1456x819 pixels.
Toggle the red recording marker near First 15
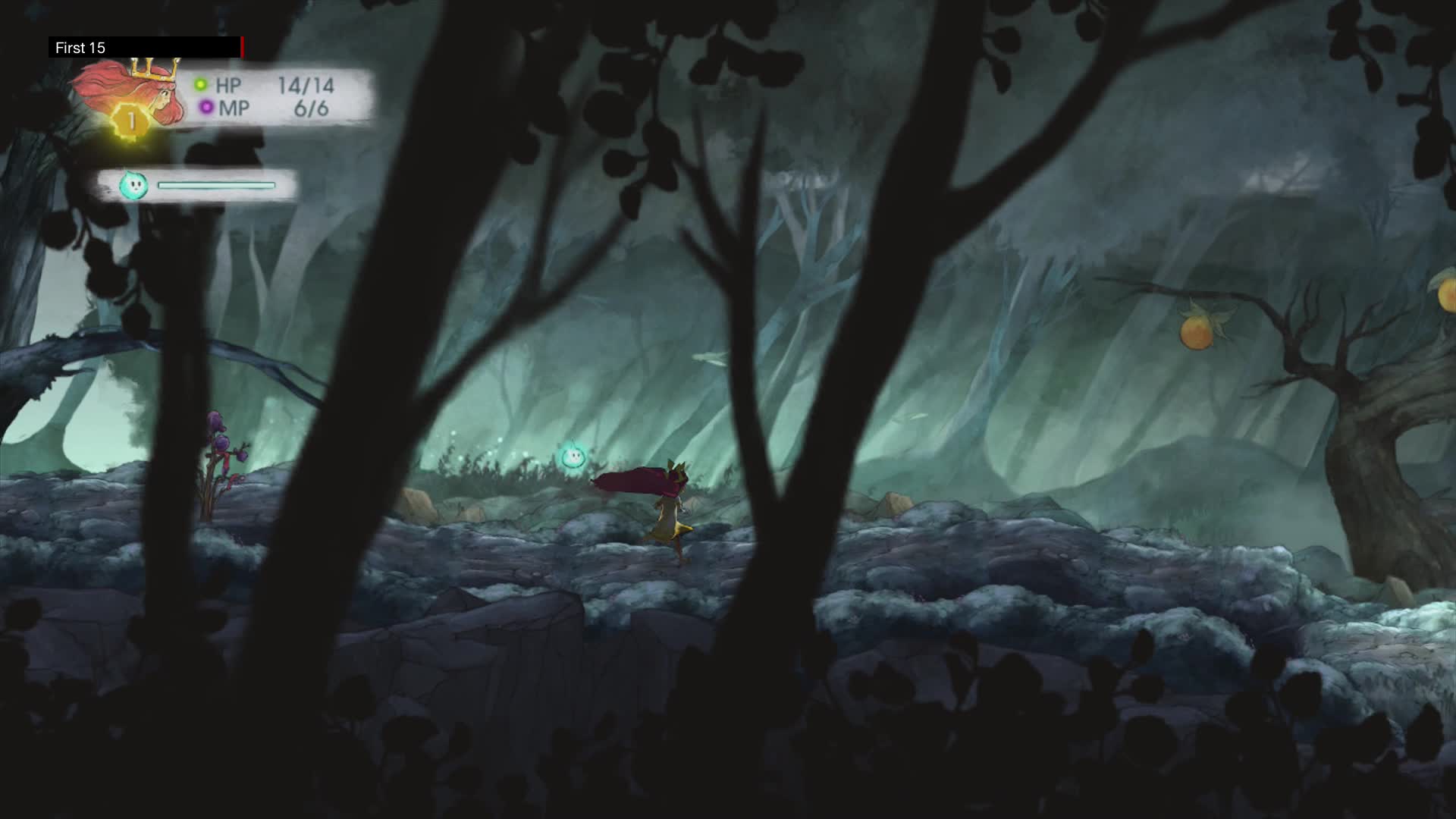[x=242, y=47]
